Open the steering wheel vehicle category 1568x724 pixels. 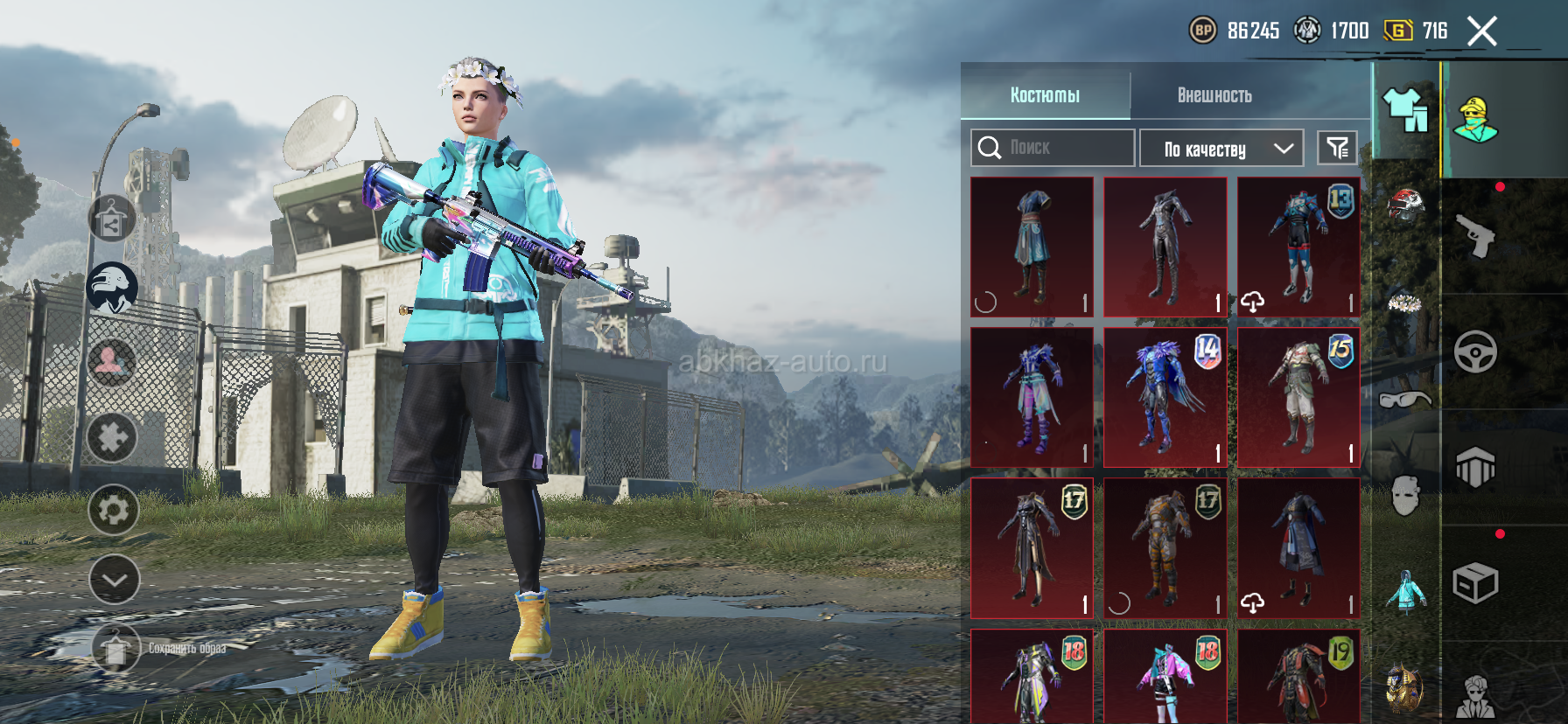click(1475, 352)
